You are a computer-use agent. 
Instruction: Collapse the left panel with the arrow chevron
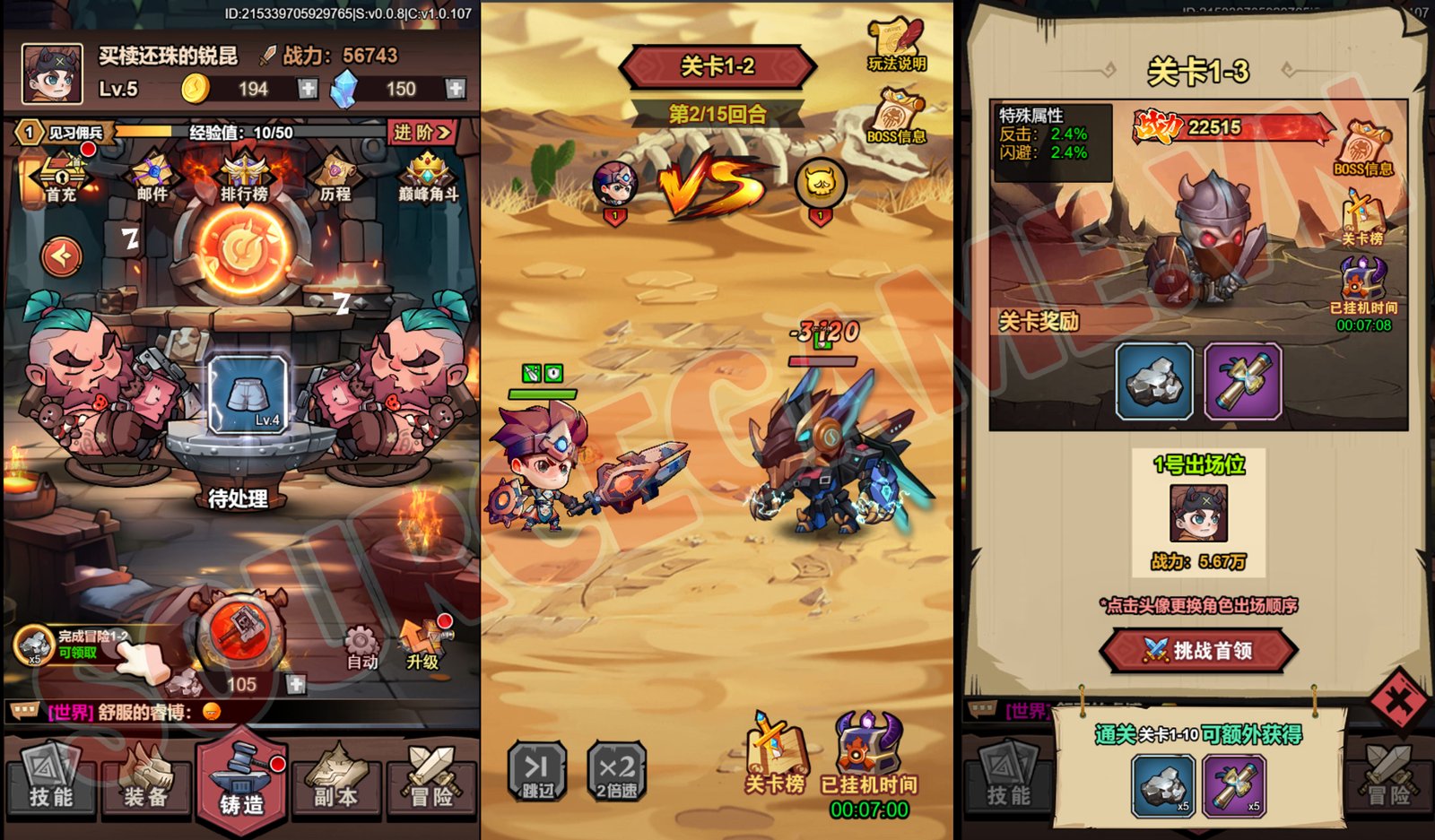click(60, 255)
